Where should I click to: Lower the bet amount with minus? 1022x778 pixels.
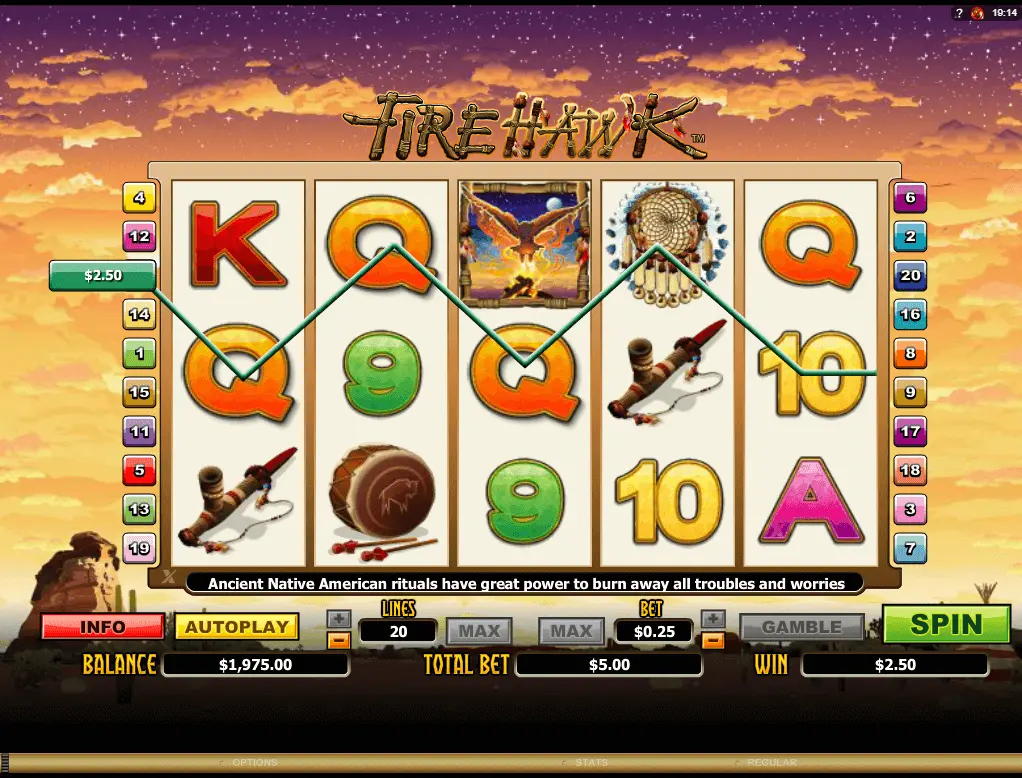point(713,640)
